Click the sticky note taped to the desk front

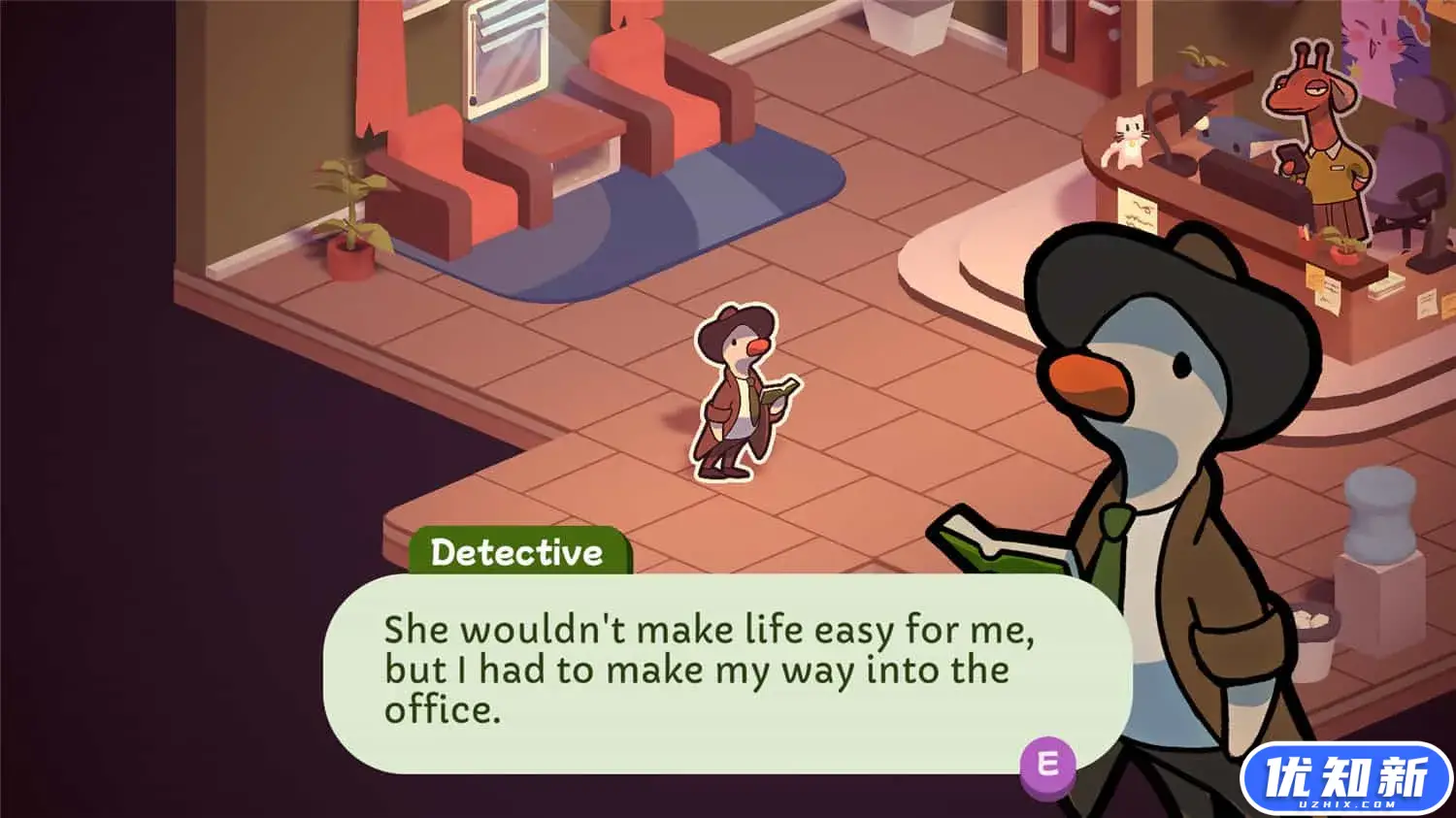click(1137, 210)
